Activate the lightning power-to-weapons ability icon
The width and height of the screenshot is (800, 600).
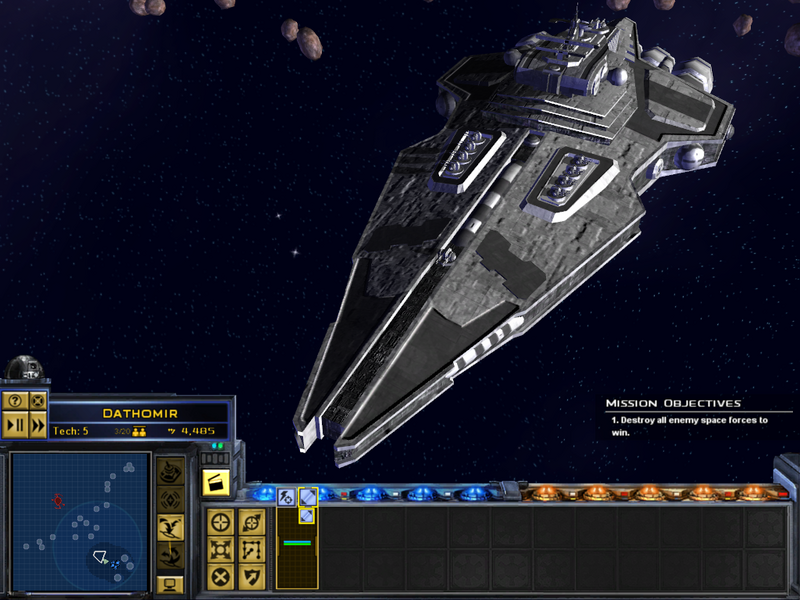[x=286, y=496]
